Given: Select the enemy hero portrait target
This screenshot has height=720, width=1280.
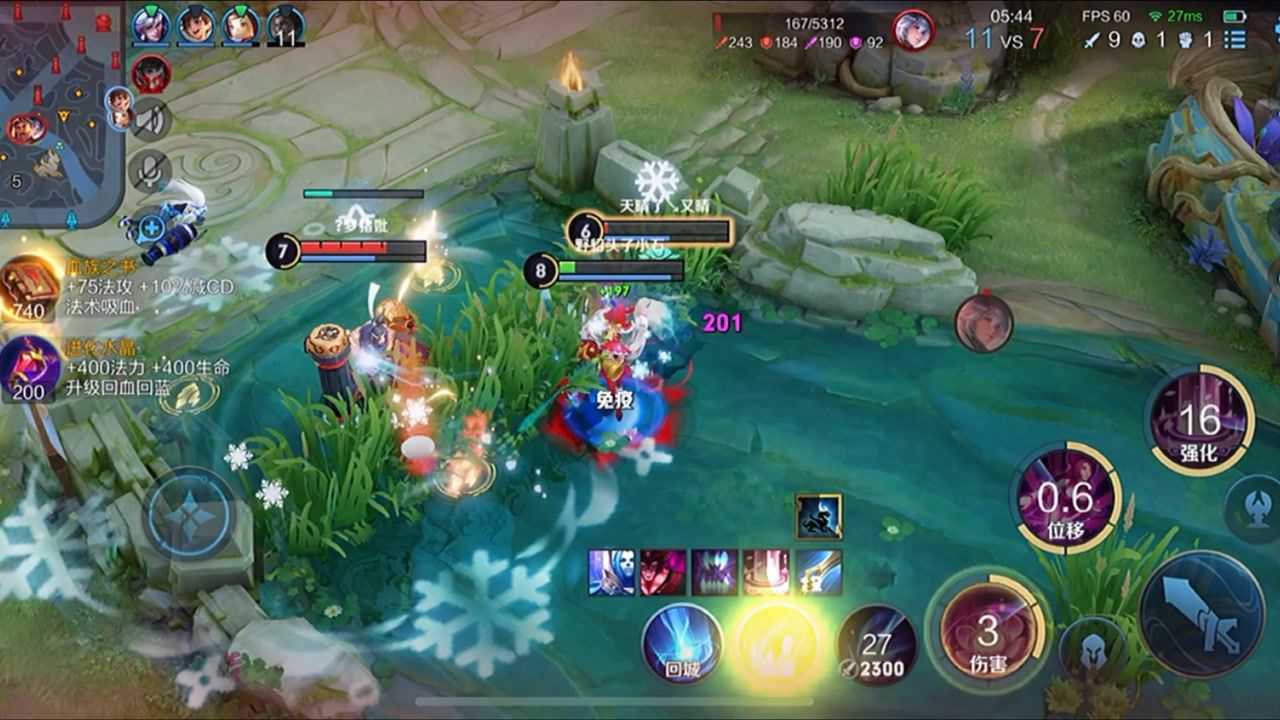Looking at the screenshot, I should pos(983,323).
